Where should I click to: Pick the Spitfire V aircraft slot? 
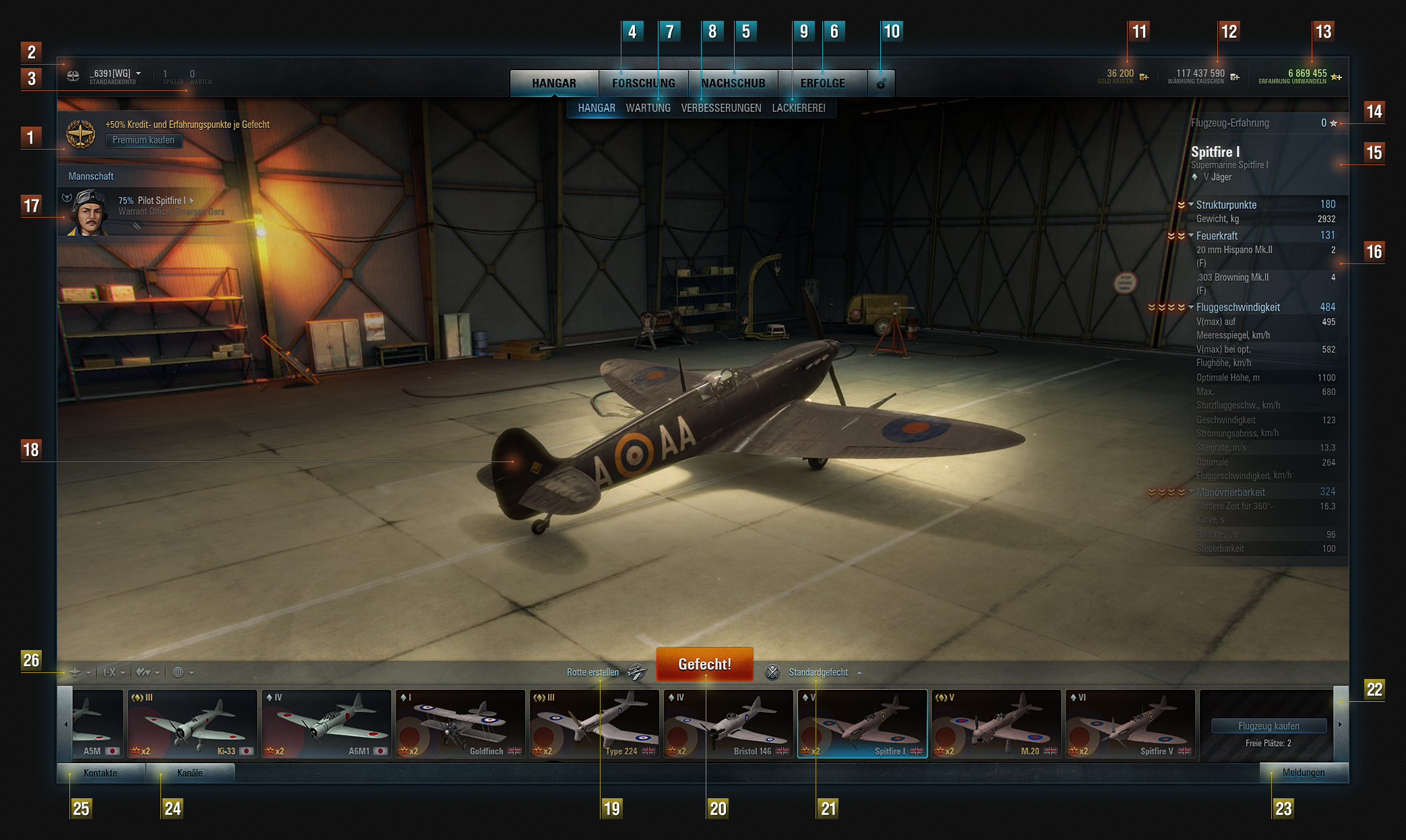[x=1130, y=724]
